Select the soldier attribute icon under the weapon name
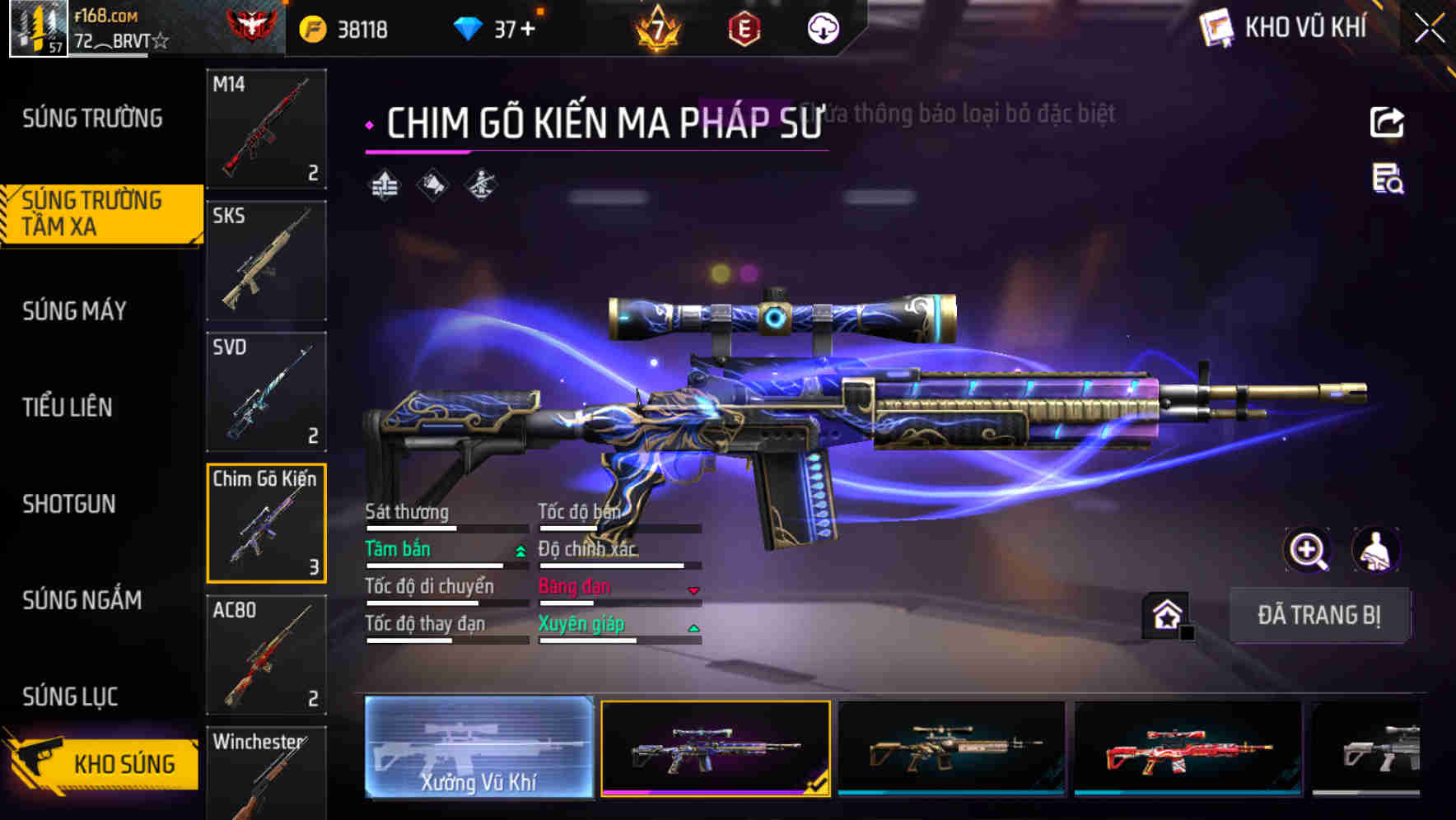 pyautogui.click(x=479, y=185)
